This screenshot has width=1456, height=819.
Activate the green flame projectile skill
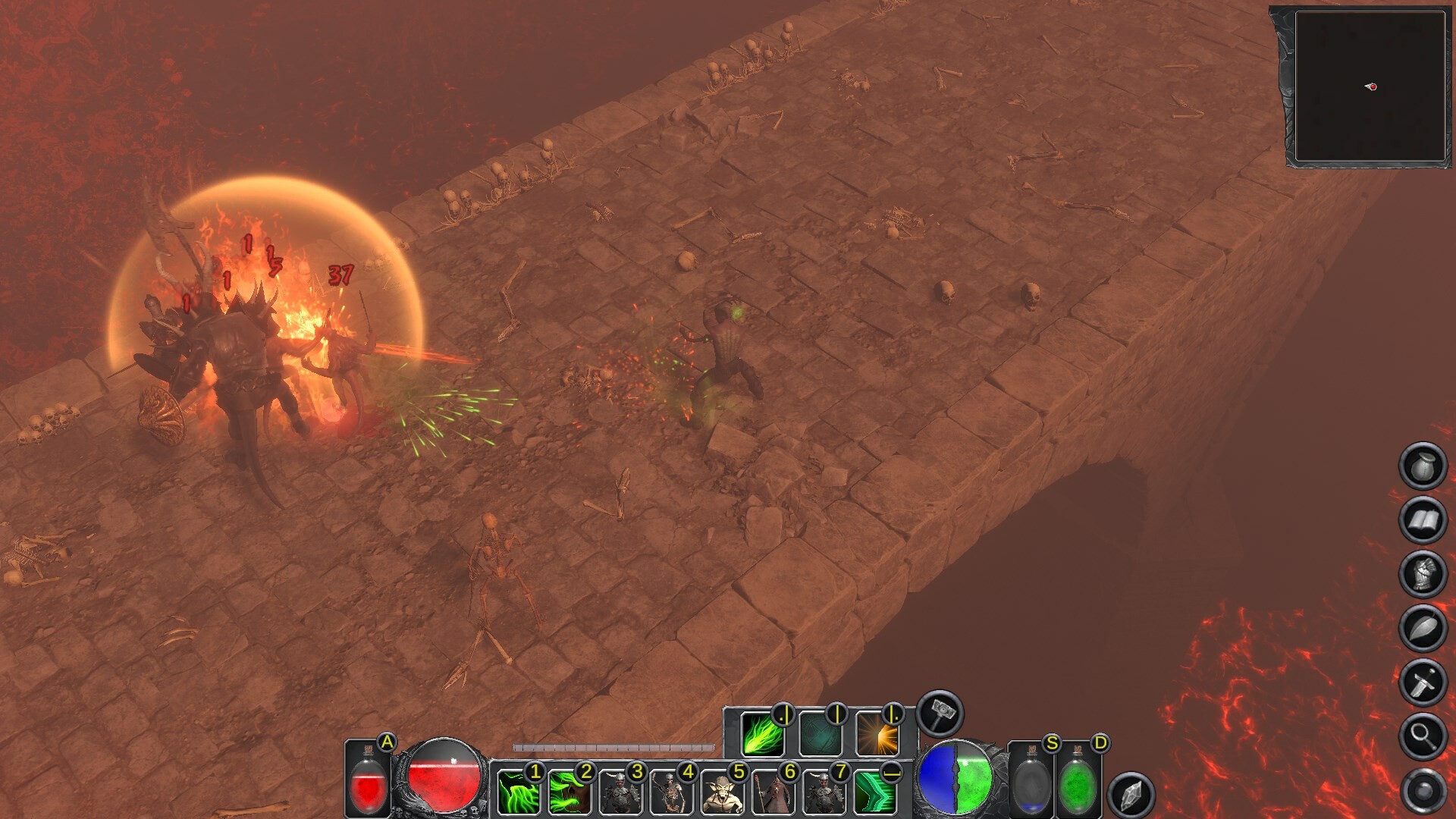pos(762,734)
